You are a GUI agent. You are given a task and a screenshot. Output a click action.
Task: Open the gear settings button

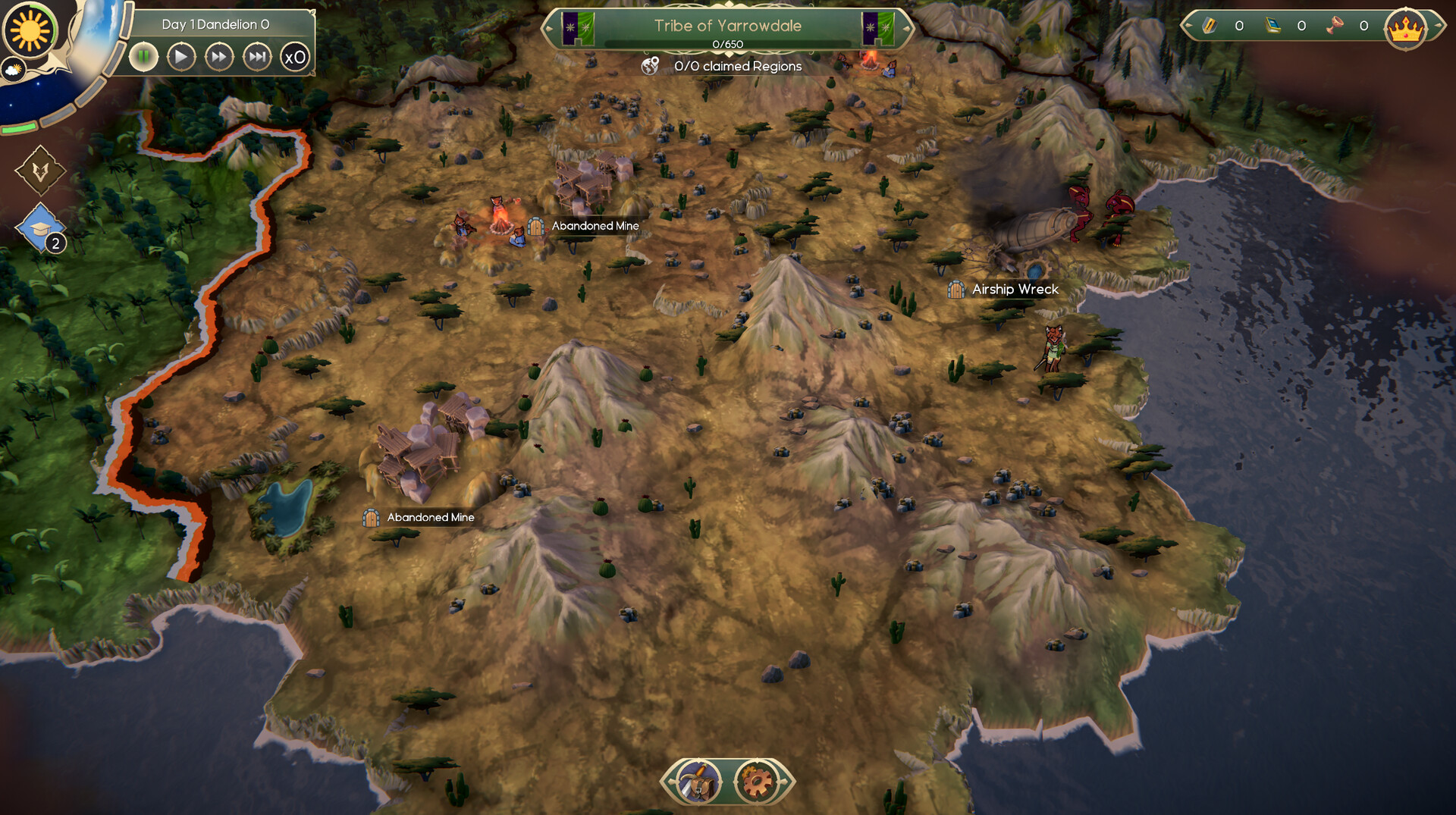(756, 781)
